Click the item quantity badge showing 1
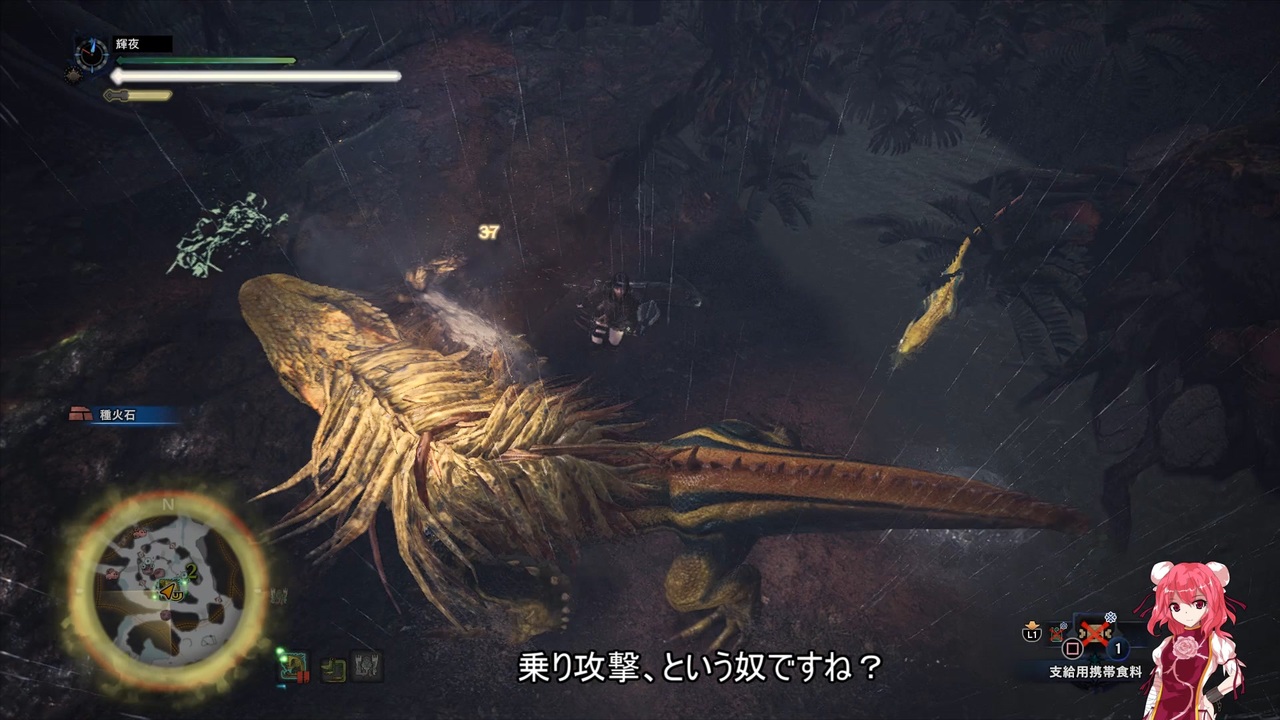1280x720 pixels. click(x=1116, y=648)
